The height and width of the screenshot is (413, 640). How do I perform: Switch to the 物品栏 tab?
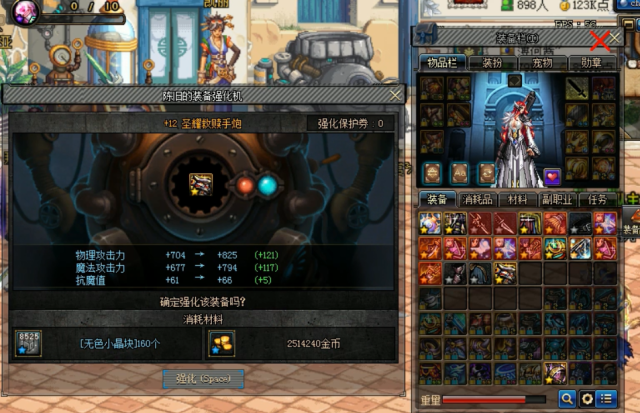[x=440, y=63]
